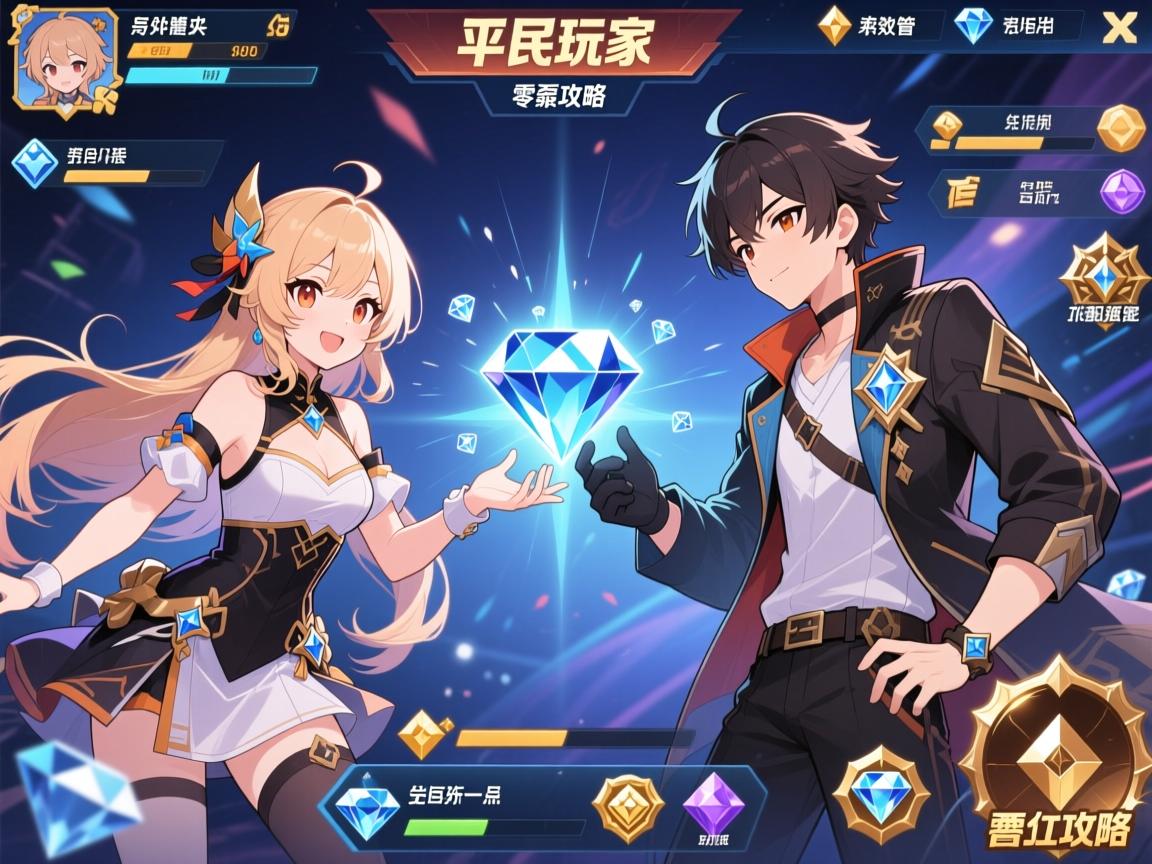Click the small gold diamond above bottom bar

point(423,737)
